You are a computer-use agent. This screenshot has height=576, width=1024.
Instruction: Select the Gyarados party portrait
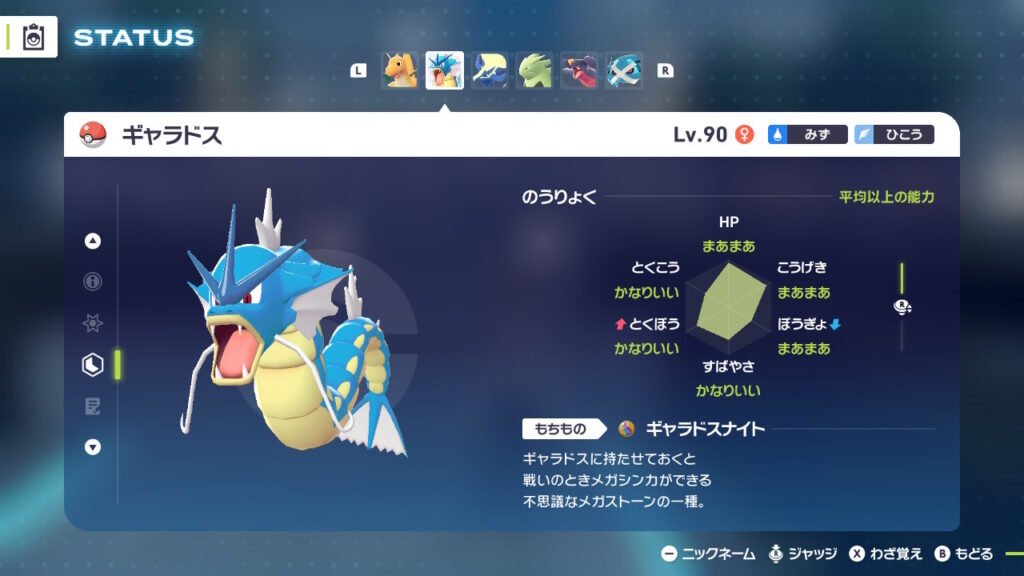(x=444, y=71)
